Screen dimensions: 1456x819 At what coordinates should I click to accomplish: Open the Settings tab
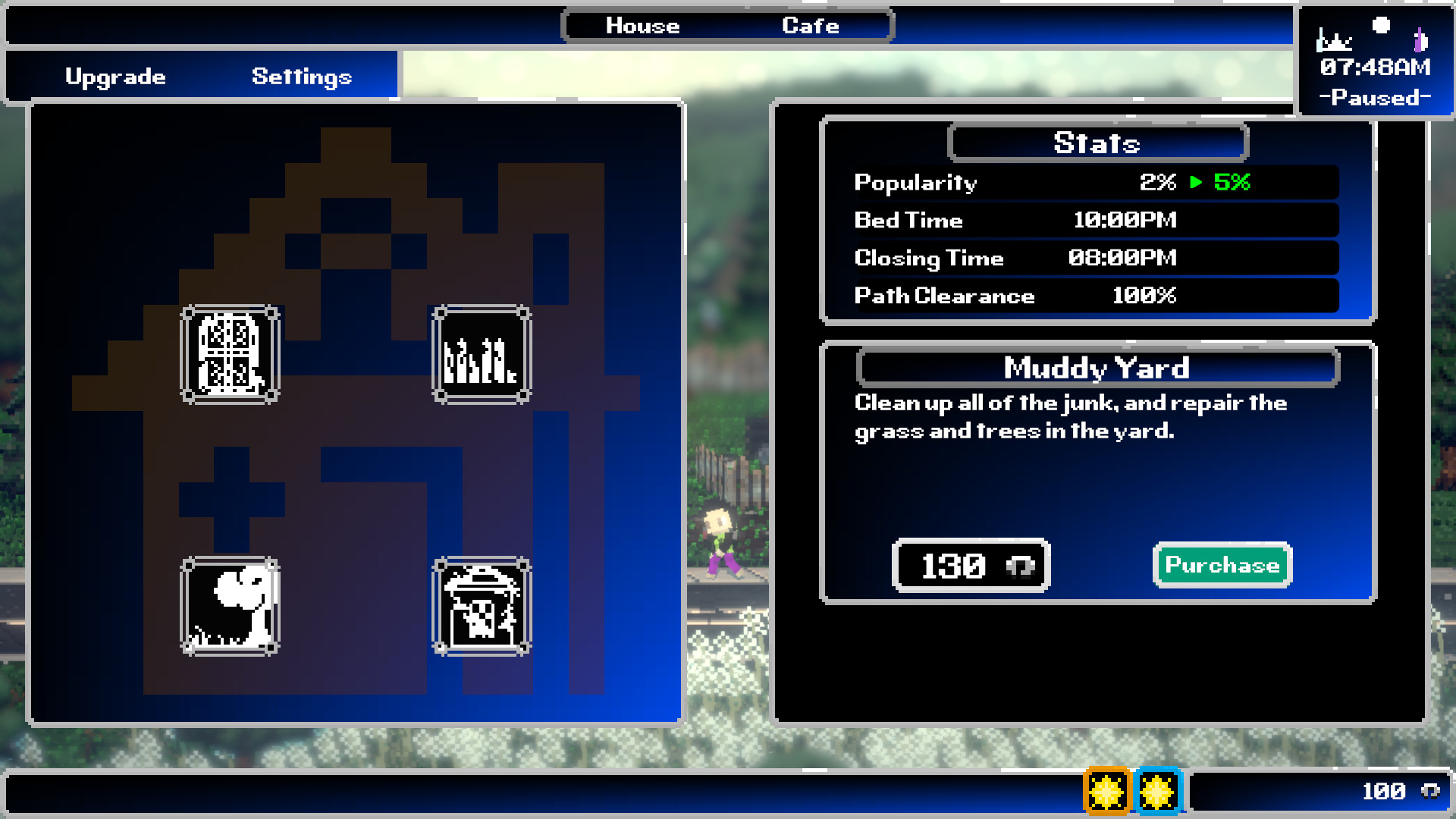[301, 75]
